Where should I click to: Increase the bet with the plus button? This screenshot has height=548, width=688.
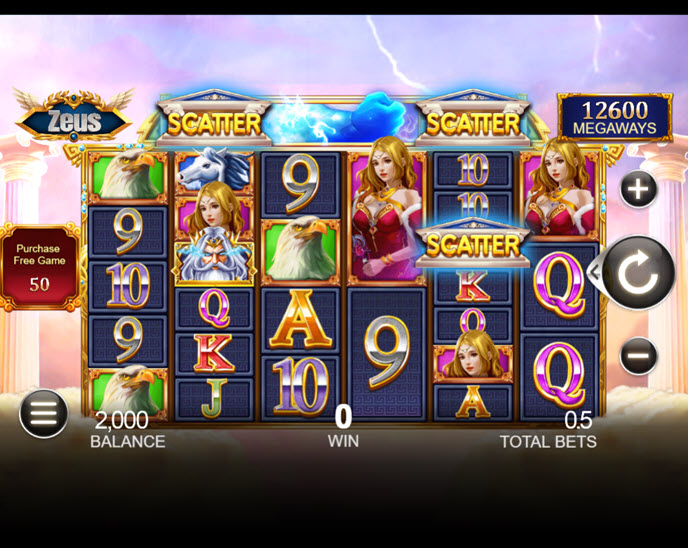tap(639, 189)
